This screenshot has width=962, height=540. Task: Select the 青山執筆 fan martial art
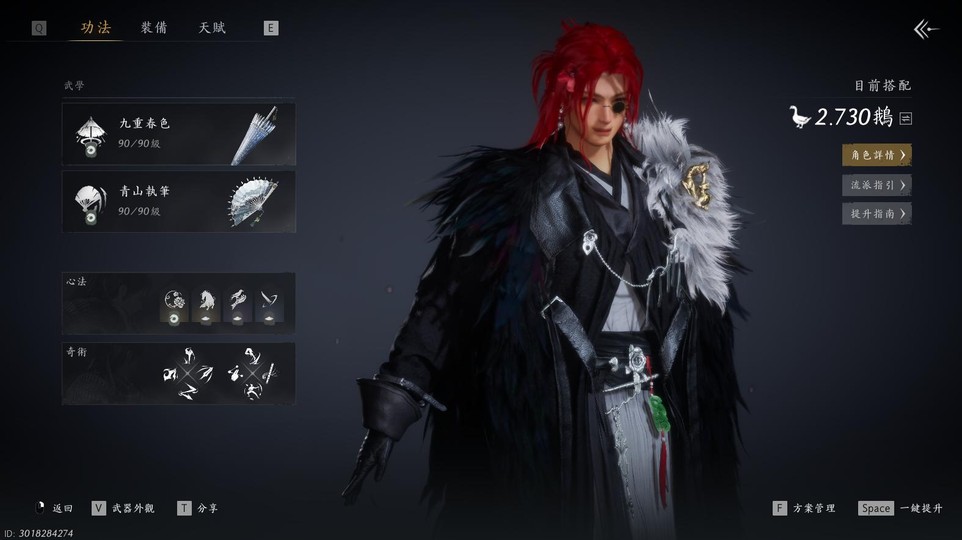(179, 201)
